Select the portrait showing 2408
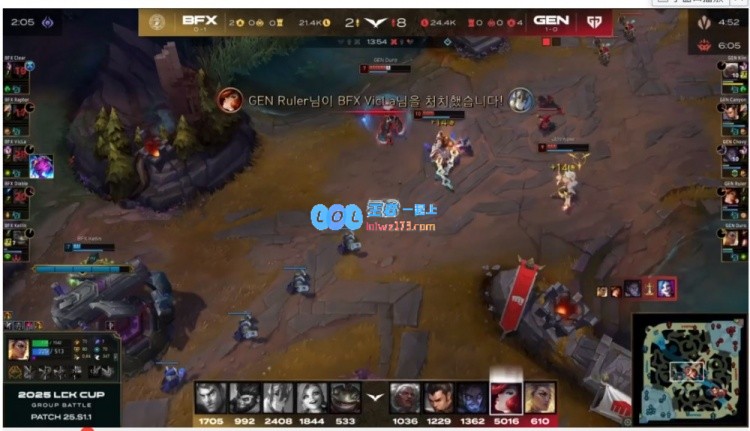The image size is (750, 431). coord(277,397)
